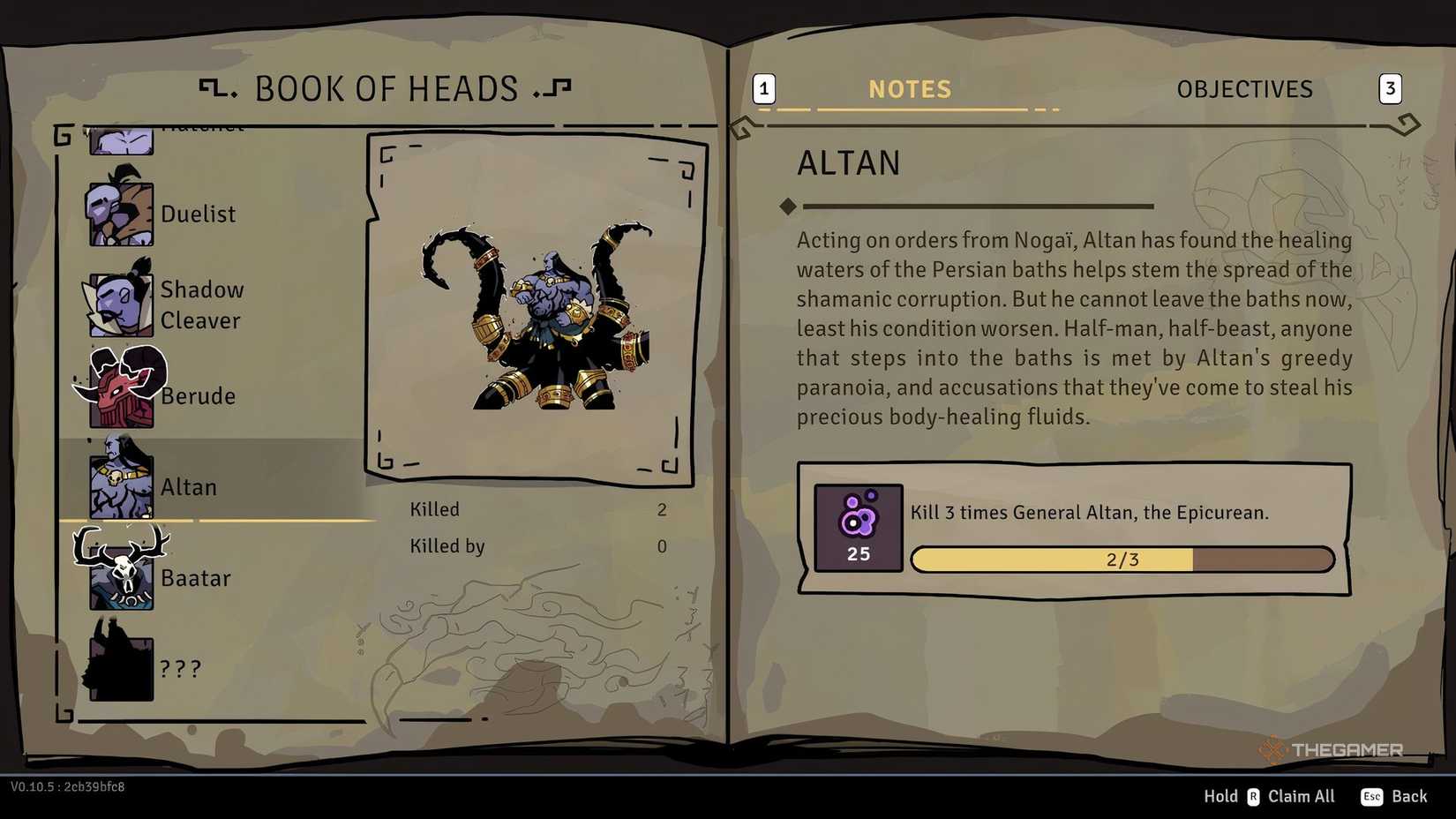This screenshot has height=819, width=1456.
Task: Click the Claim All button
Action: pyautogui.click(x=1301, y=796)
